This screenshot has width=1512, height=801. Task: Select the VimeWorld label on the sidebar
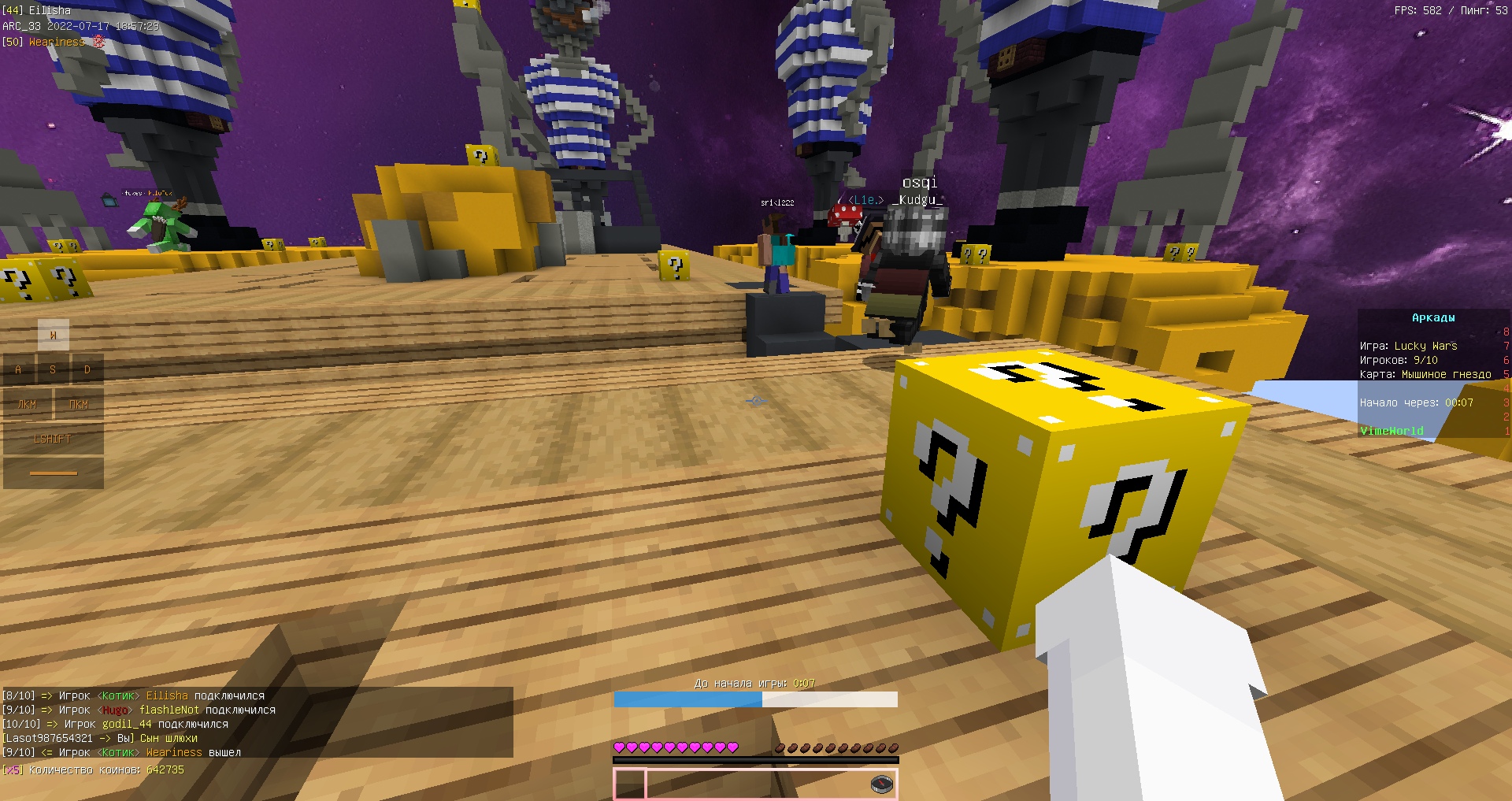point(1392,430)
